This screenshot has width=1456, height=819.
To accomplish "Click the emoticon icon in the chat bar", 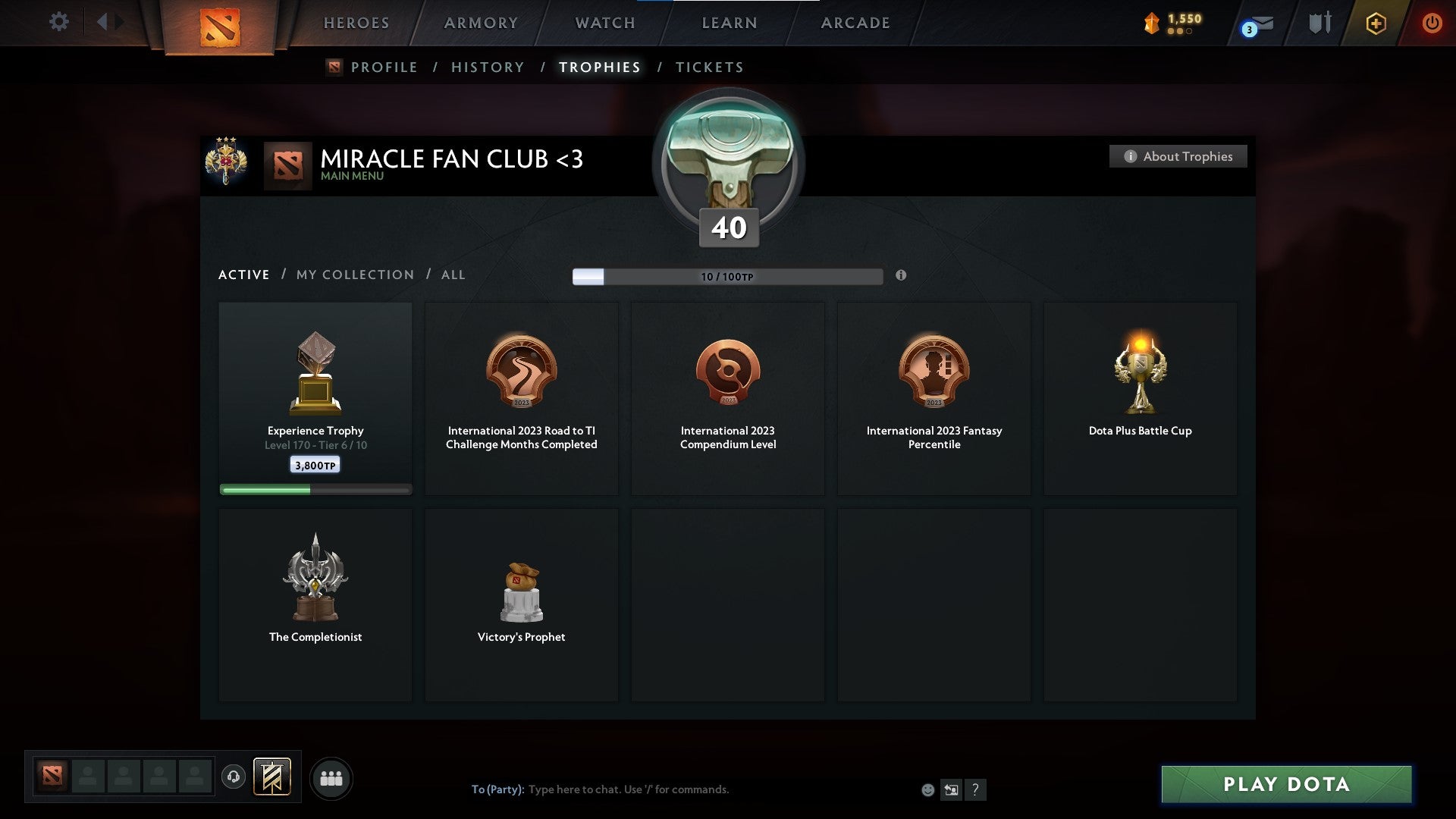I will point(927,789).
